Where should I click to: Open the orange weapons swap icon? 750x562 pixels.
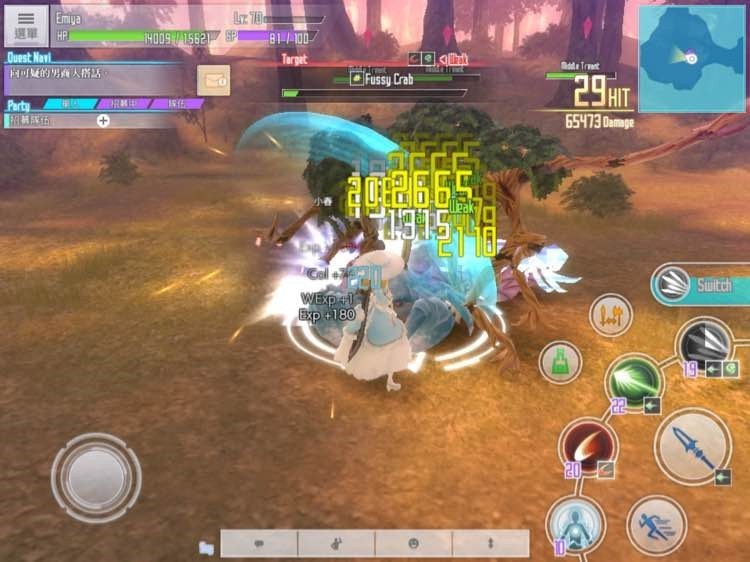coord(610,316)
